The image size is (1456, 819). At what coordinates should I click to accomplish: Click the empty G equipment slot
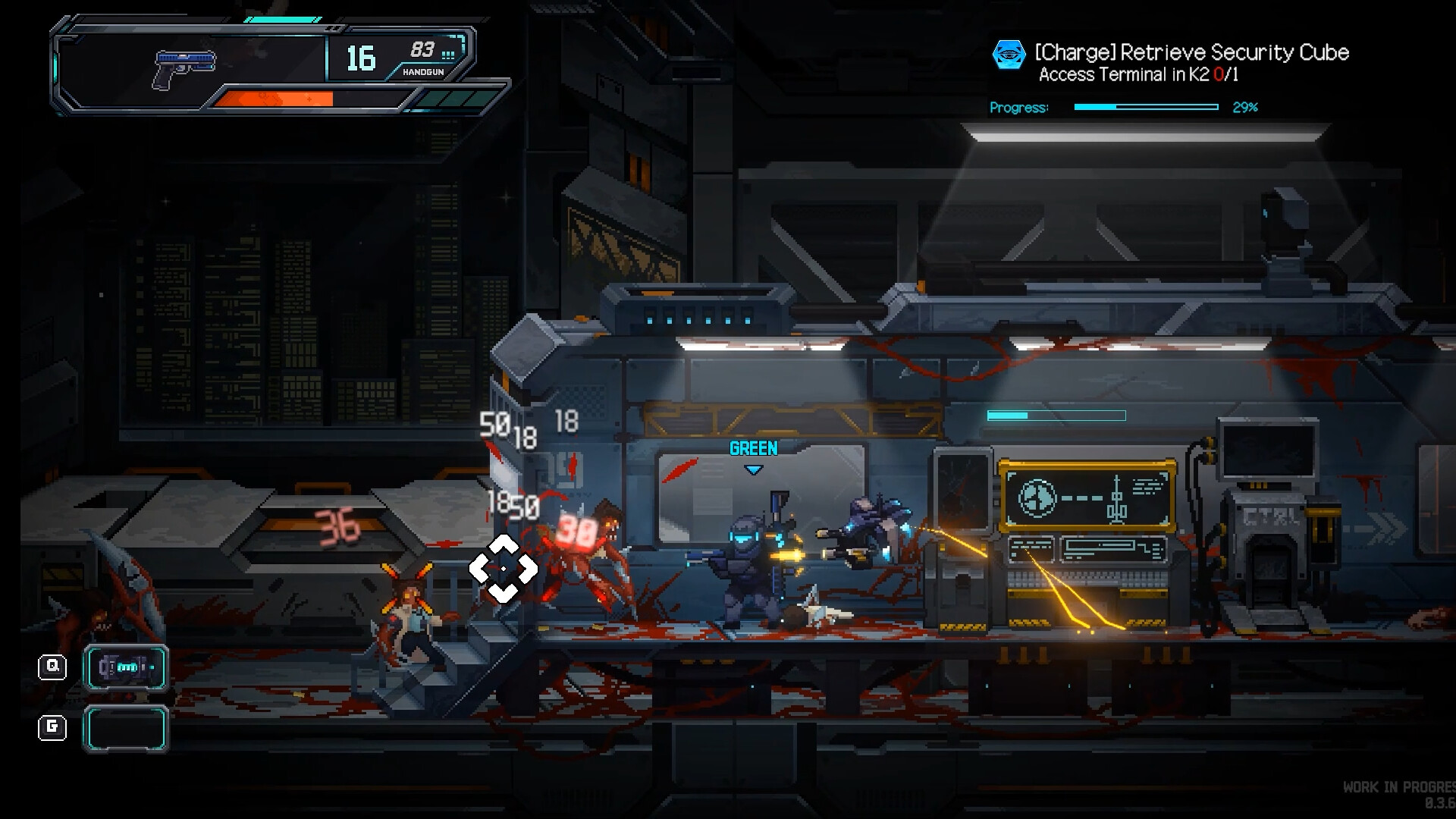[126, 729]
